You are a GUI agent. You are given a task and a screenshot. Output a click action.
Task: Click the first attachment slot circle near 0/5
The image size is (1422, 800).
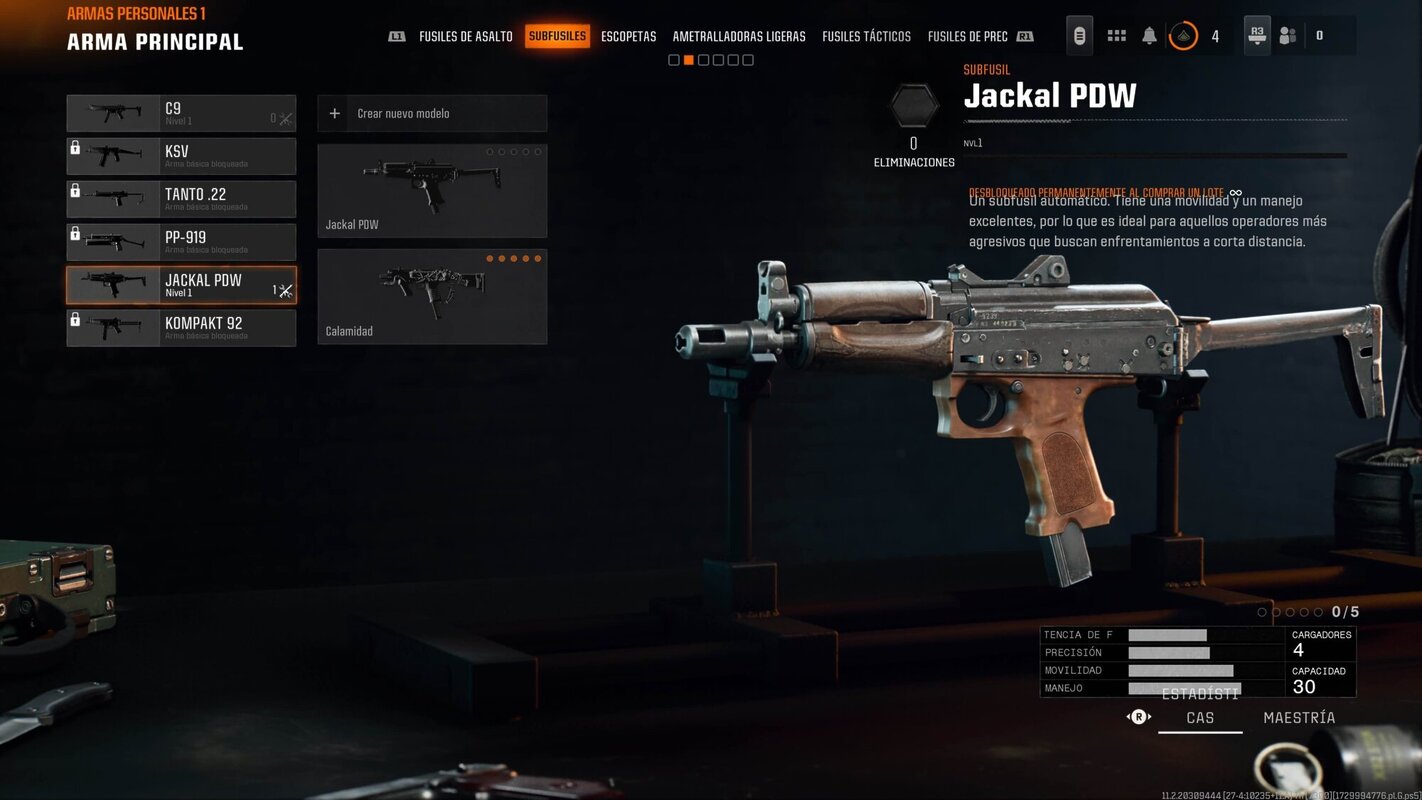[x=1262, y=612]
